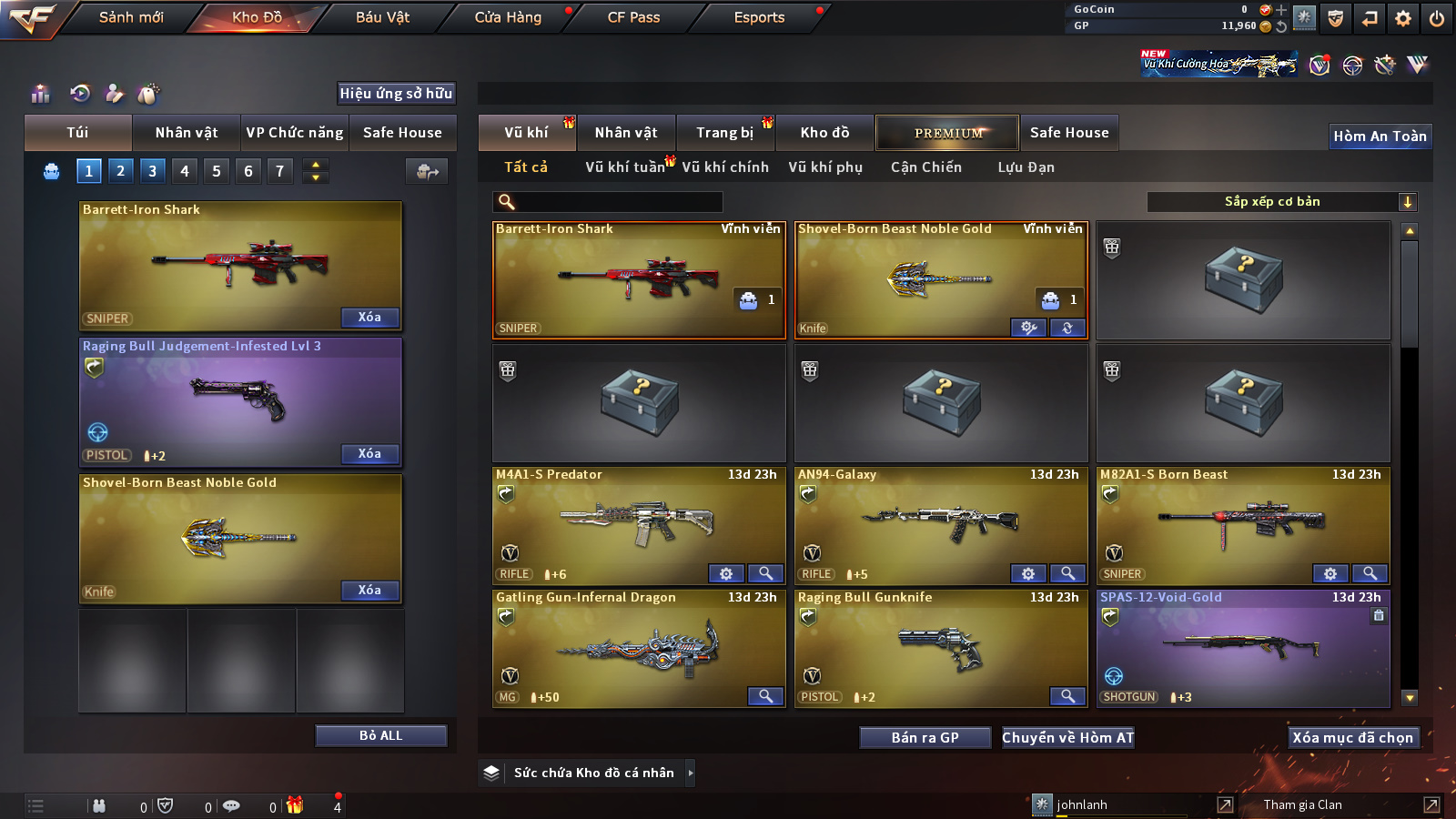Show the Cận Chiến melee category
The image size is (1456, 819).
(925, 167)
